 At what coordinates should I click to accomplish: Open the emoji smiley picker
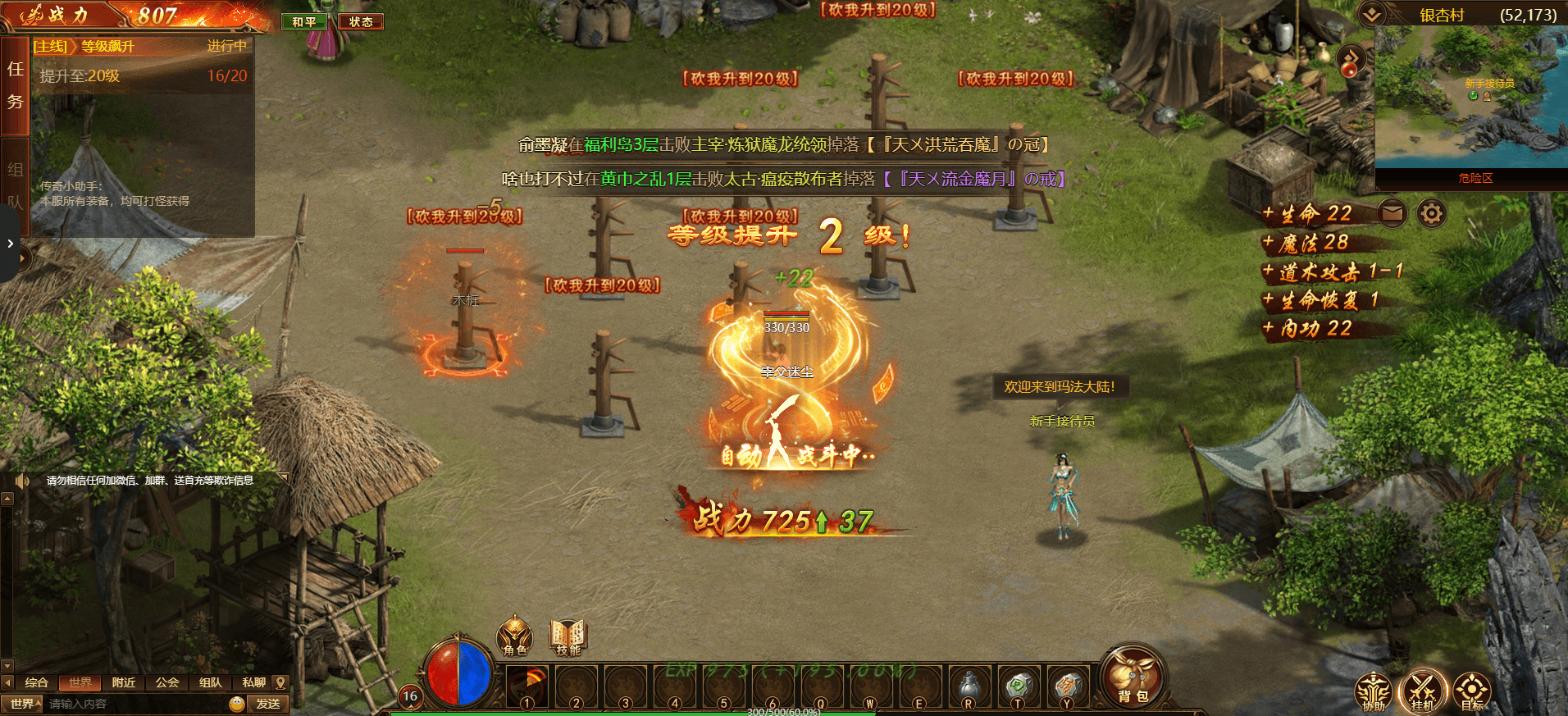(237, 704)
